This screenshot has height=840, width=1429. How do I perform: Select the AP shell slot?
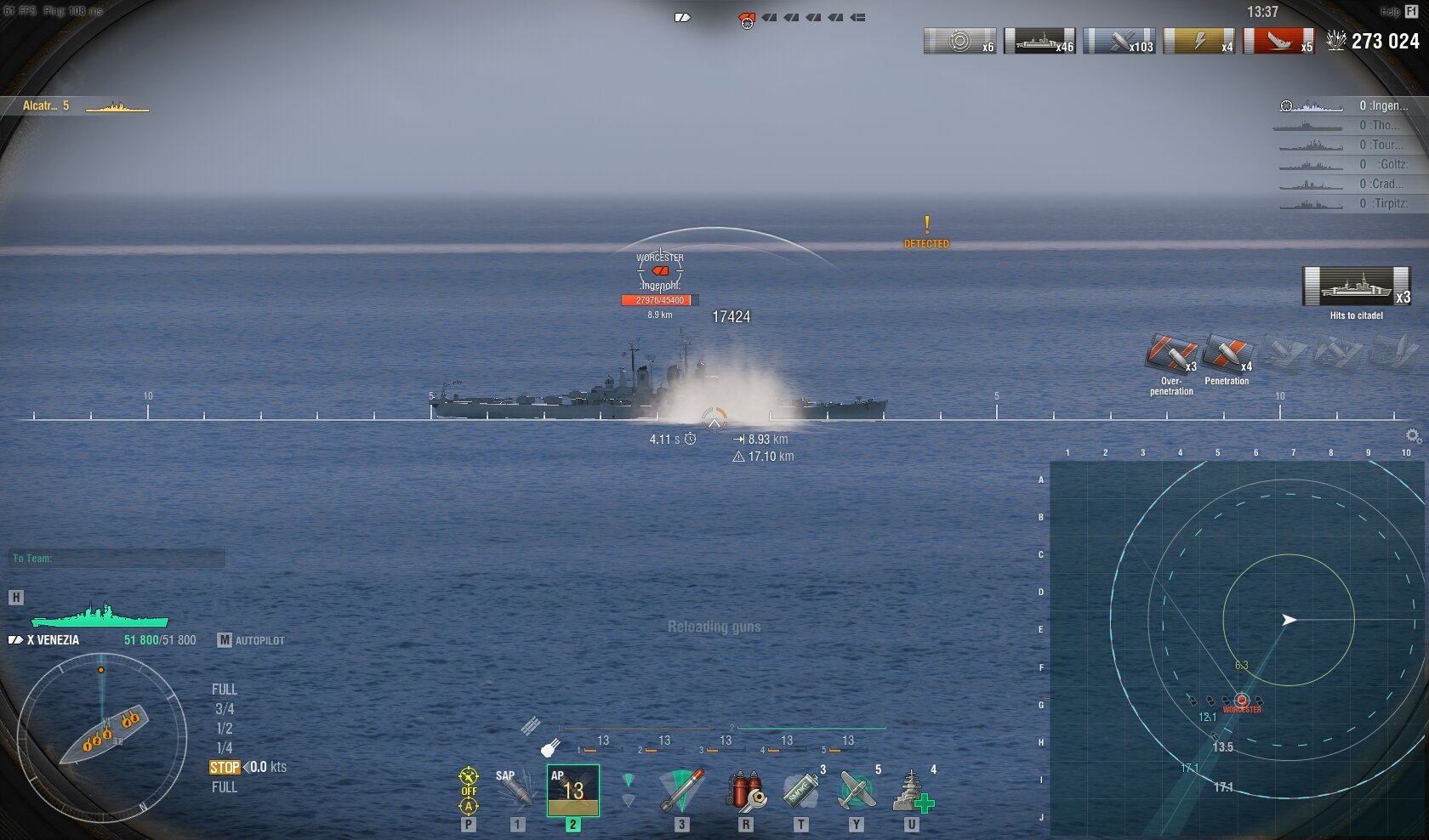click(572, 791)
